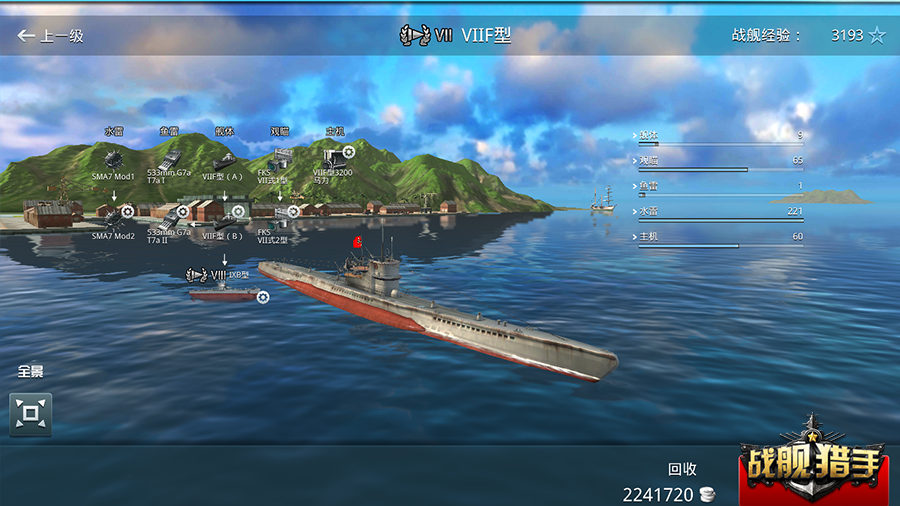Pick the FKS VII式2型 sighting upgrade

tap(281, 214)
